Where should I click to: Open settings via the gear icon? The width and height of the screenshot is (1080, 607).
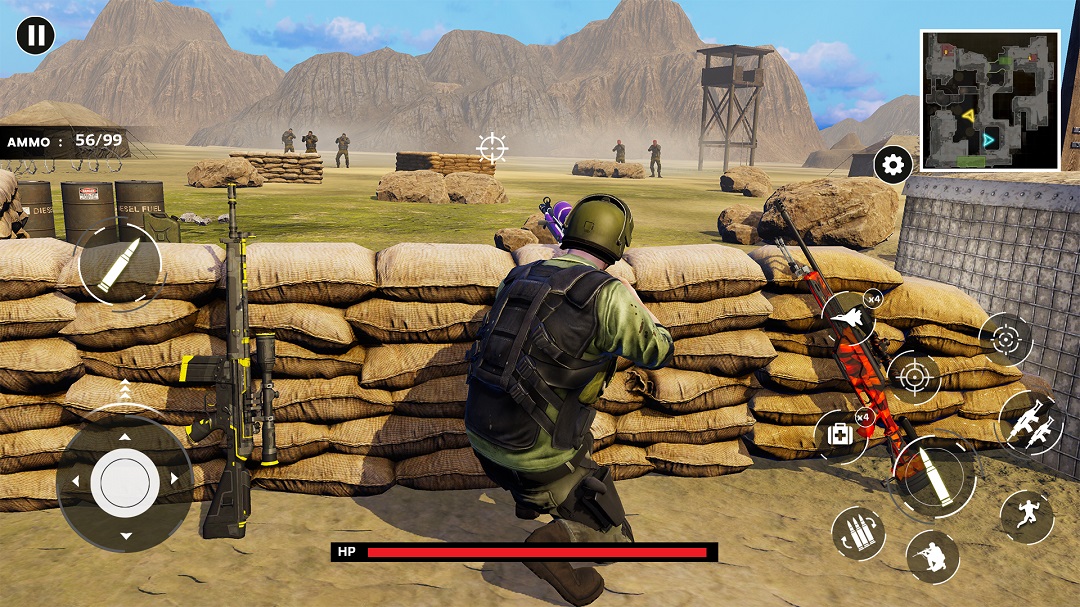[893, 165]
